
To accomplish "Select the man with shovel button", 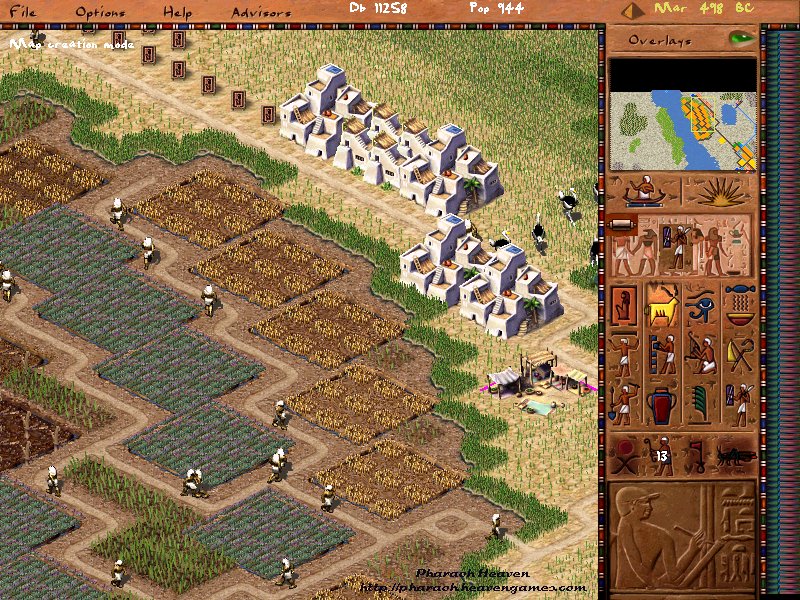I will 624,405.
